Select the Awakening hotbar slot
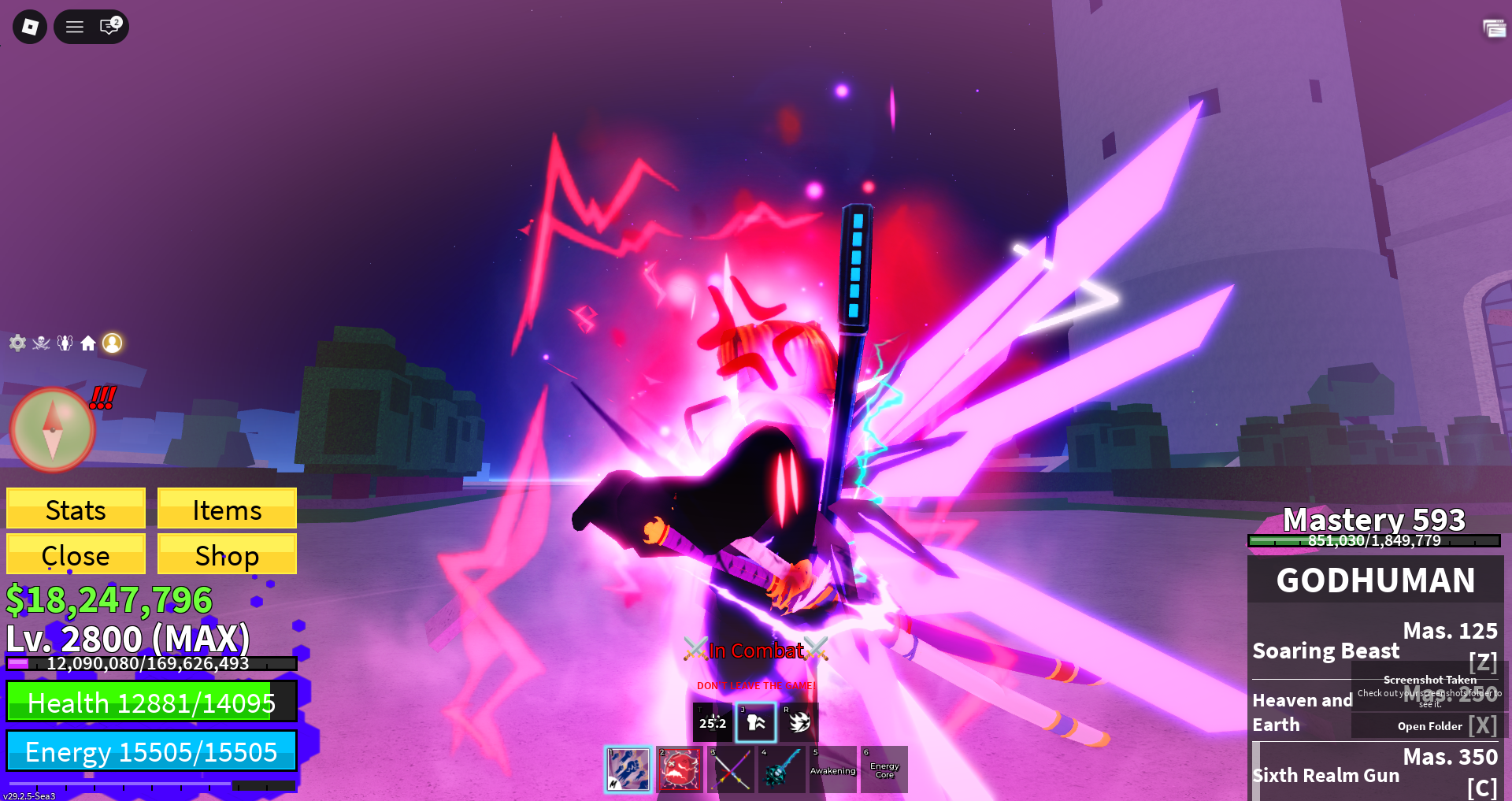This screenshot has height=801, width=1512. tap(832, 769)
